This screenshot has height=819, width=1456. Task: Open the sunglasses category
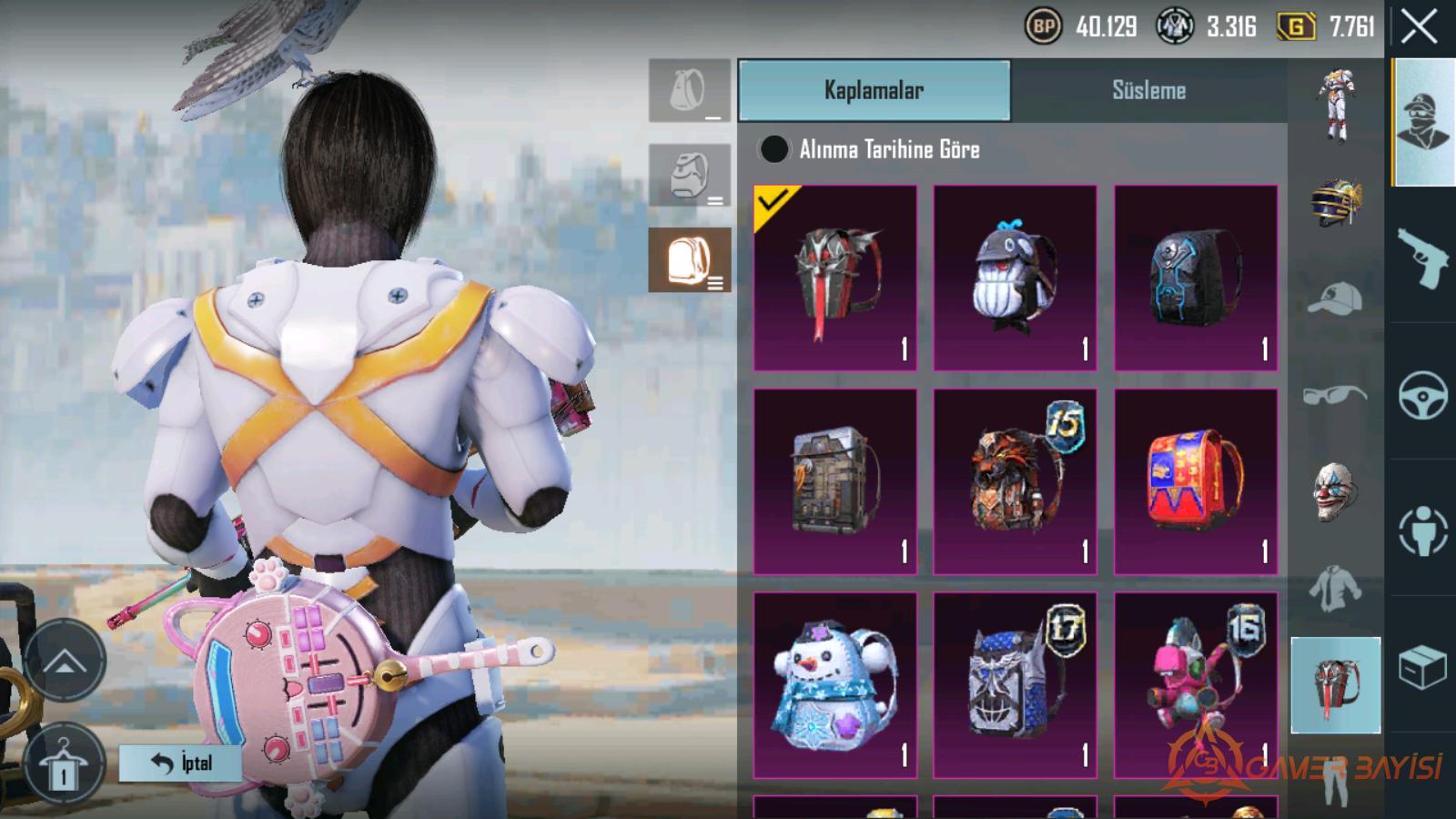pos(1335,395)
